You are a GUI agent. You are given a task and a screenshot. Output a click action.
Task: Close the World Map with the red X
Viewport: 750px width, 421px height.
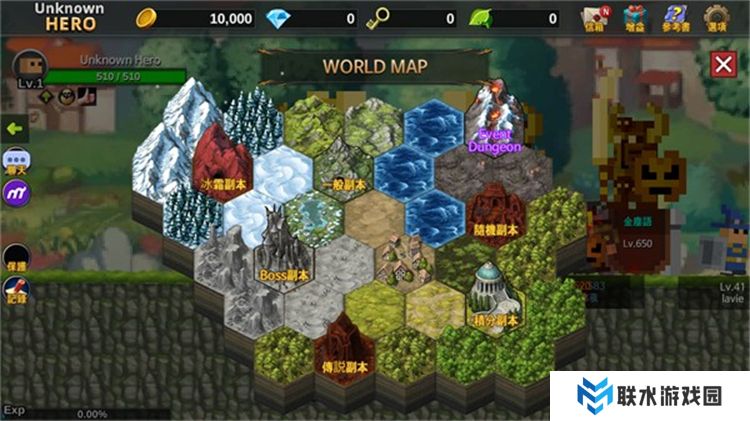pos(722,65)
